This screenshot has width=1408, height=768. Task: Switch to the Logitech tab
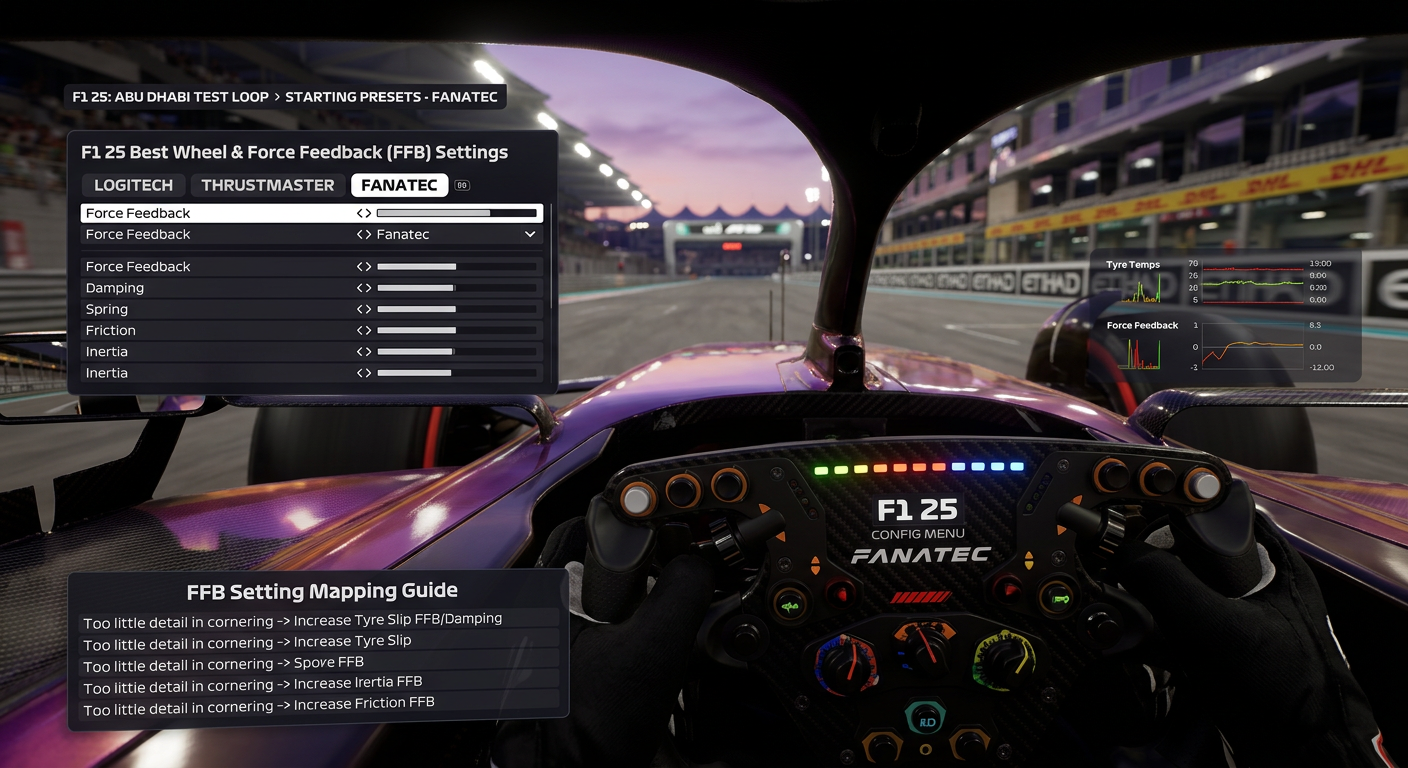133,185
